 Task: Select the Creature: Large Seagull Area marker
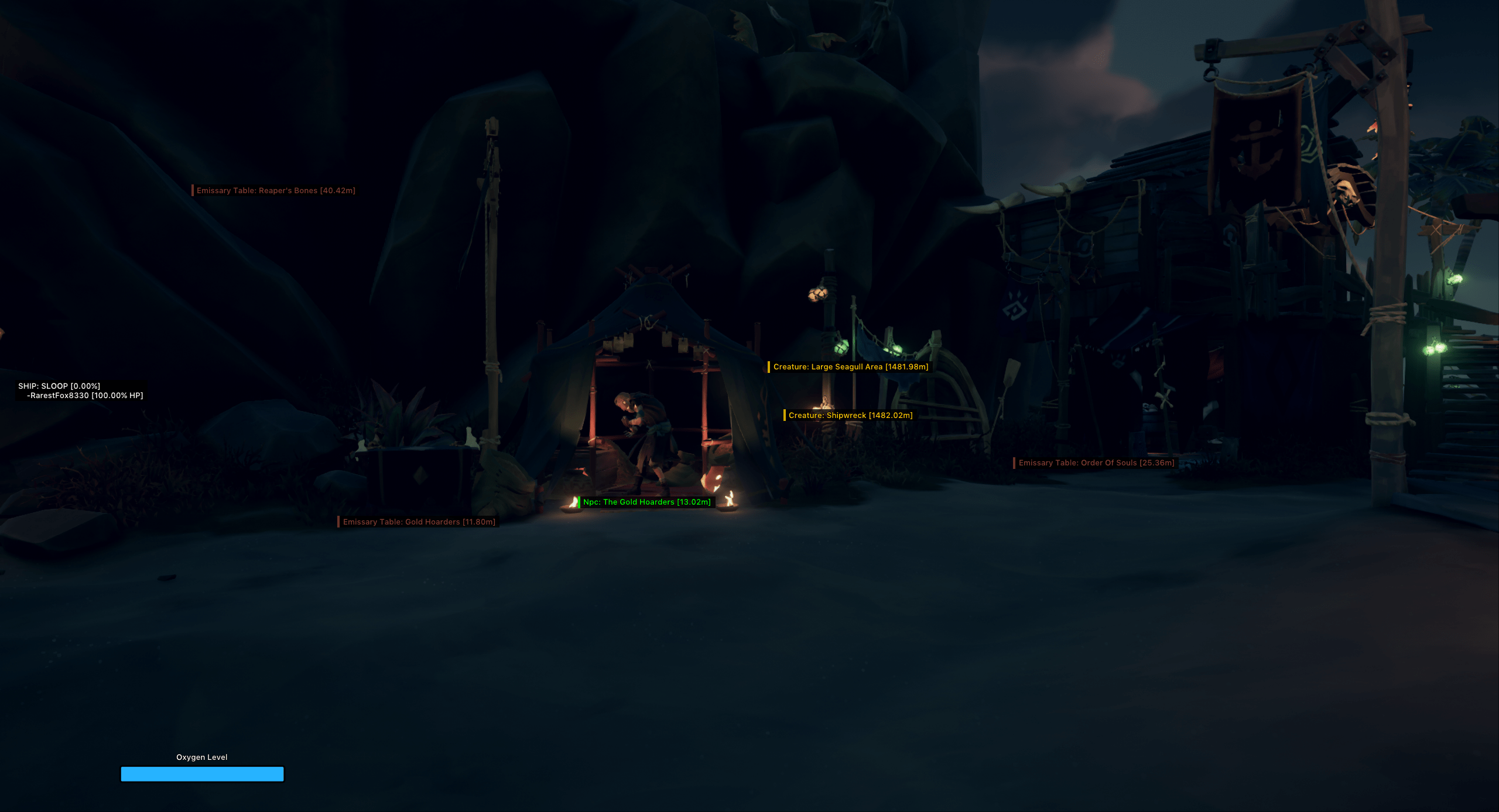point(850,367)
